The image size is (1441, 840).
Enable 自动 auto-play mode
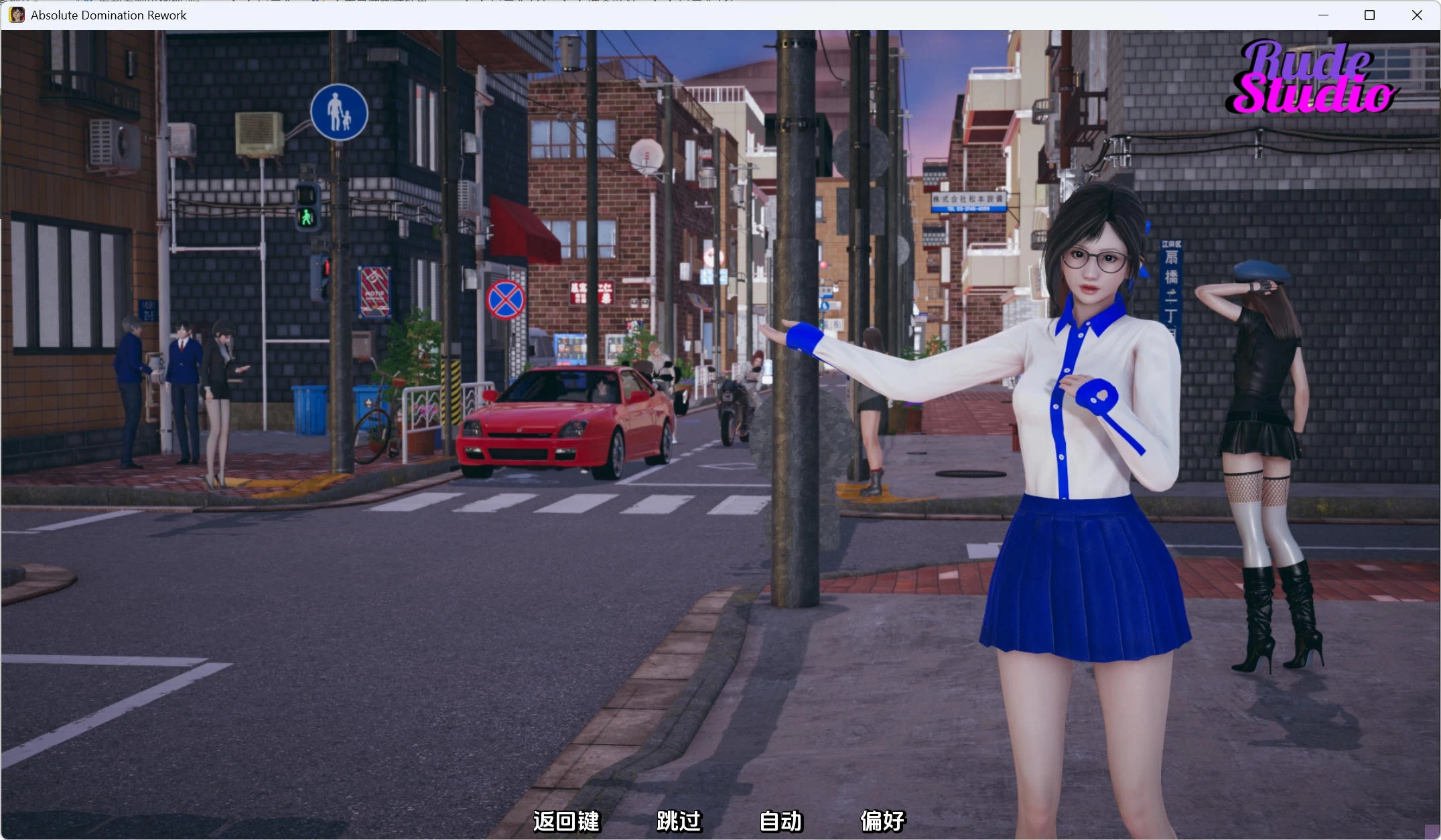coord(779,821)
